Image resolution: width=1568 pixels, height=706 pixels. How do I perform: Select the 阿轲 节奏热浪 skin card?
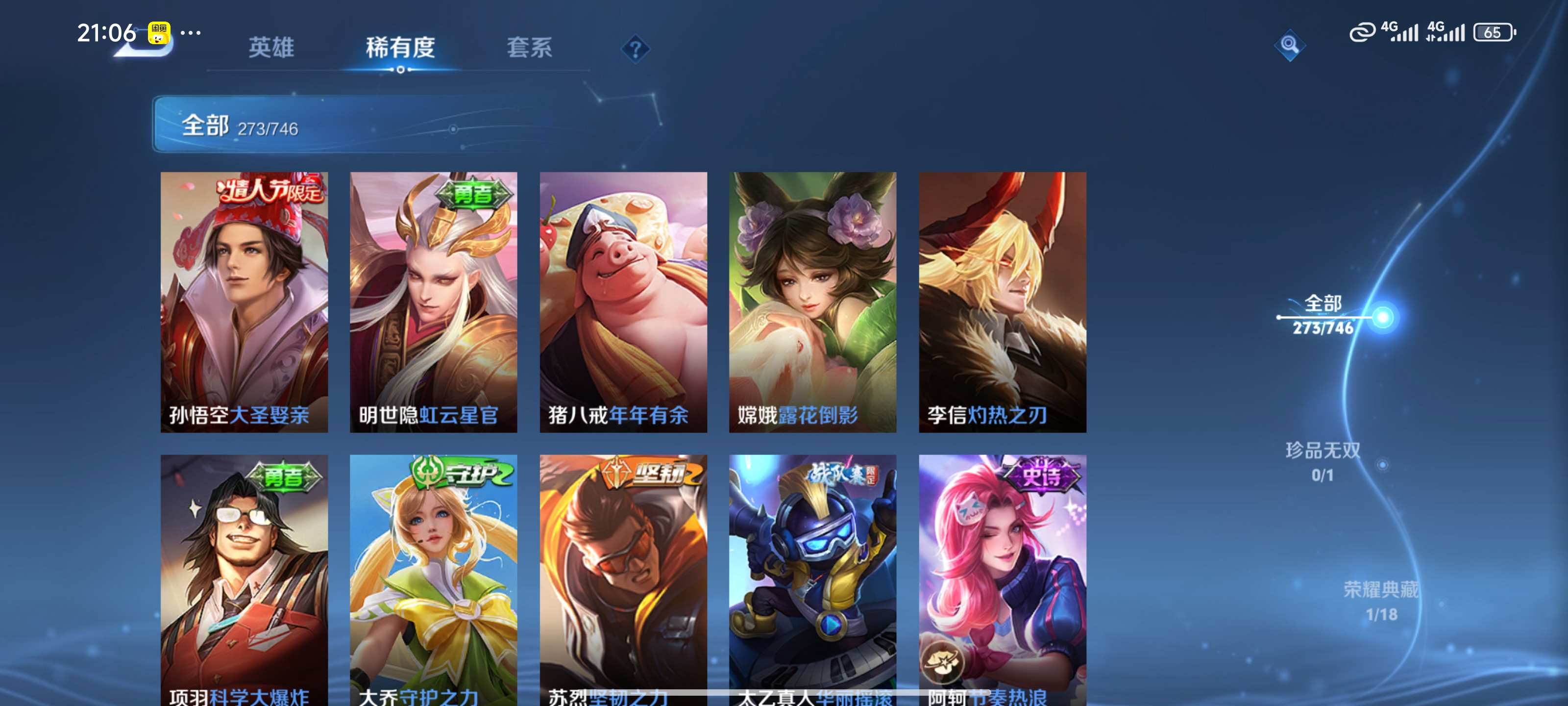tap(1003, 579)
